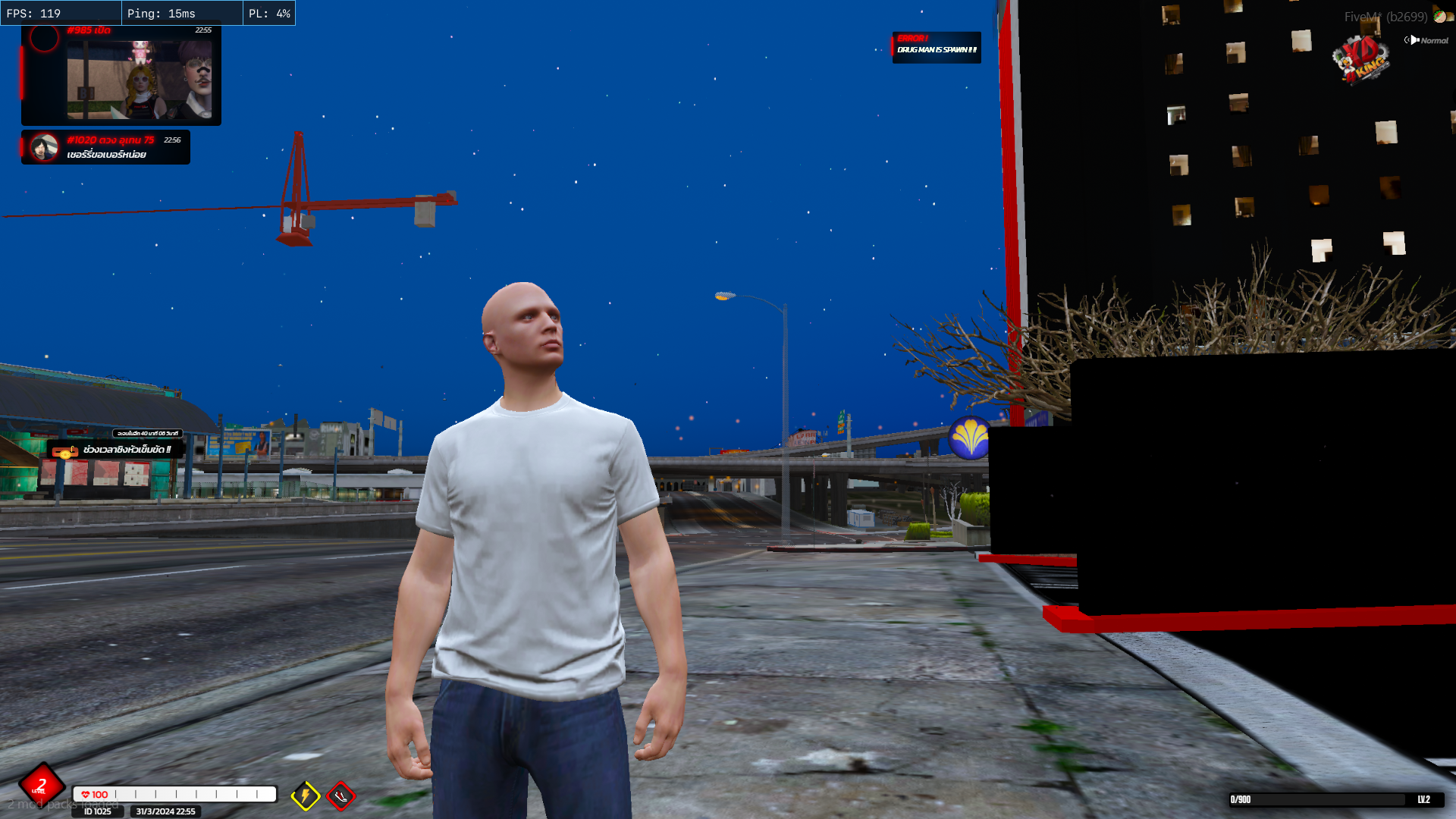Activate the yellow lightning bolt icon

click(x=306, y=795)
